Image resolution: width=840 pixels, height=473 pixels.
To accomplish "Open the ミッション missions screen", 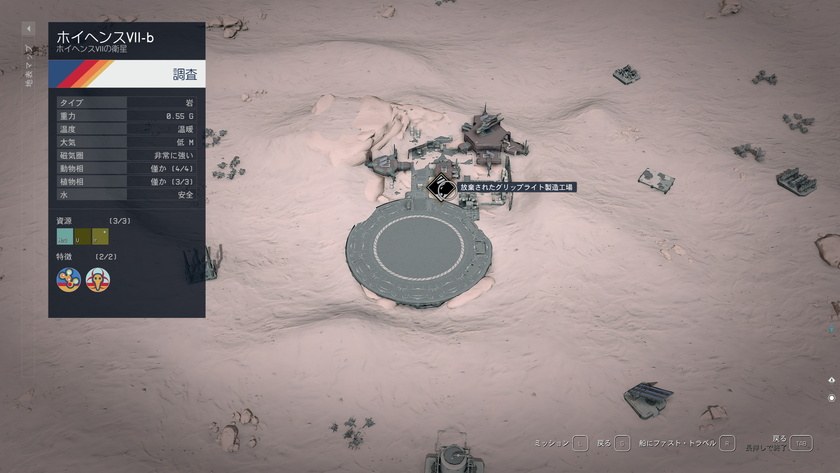I will tap(580, 442).
